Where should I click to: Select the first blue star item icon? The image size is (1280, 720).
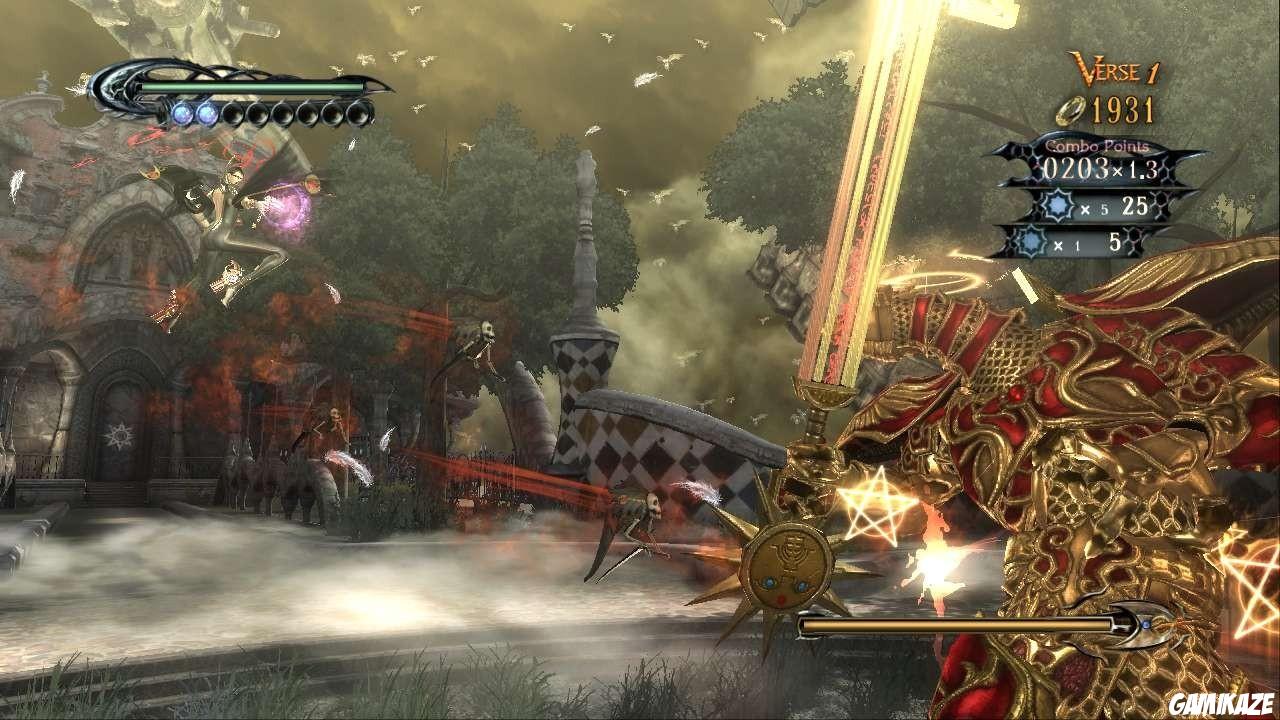point(1058,204)
